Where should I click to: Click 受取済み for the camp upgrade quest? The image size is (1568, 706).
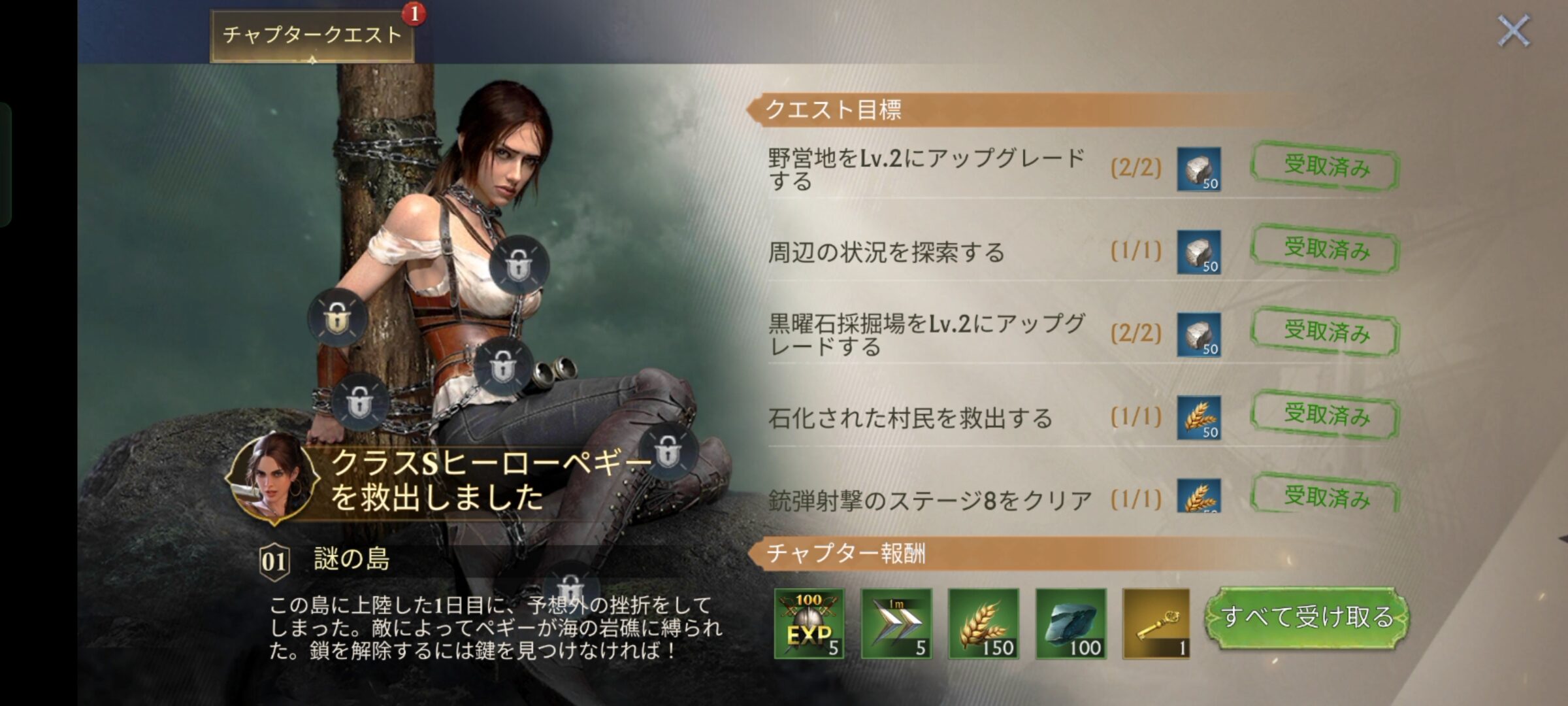point(1326,167)
